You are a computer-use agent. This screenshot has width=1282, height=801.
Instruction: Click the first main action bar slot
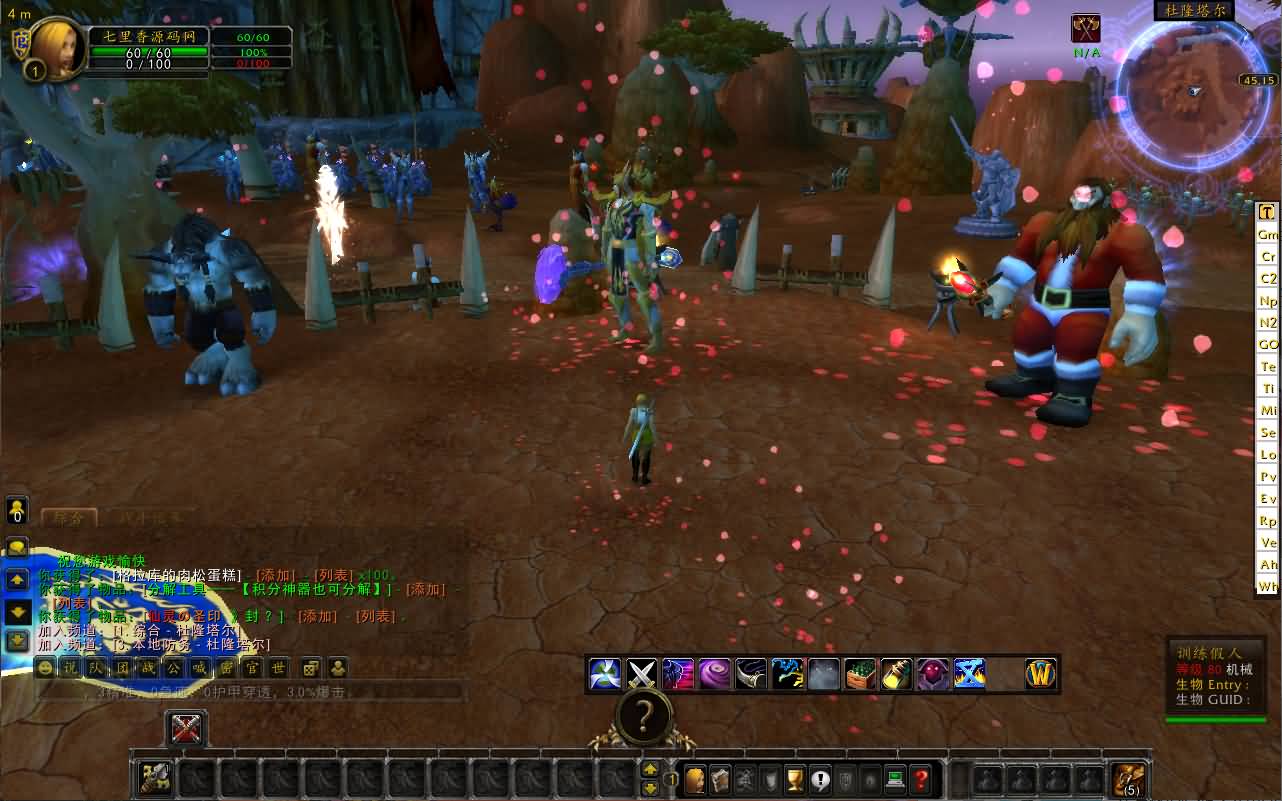(155, 779)
